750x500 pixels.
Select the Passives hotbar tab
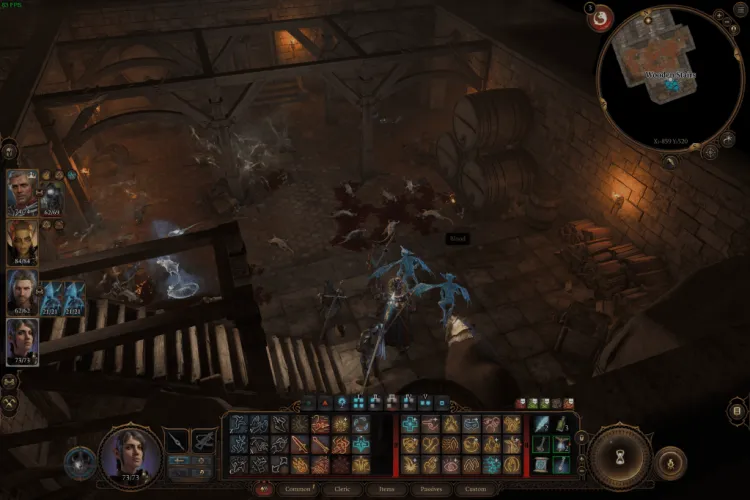tap(431, 490)
